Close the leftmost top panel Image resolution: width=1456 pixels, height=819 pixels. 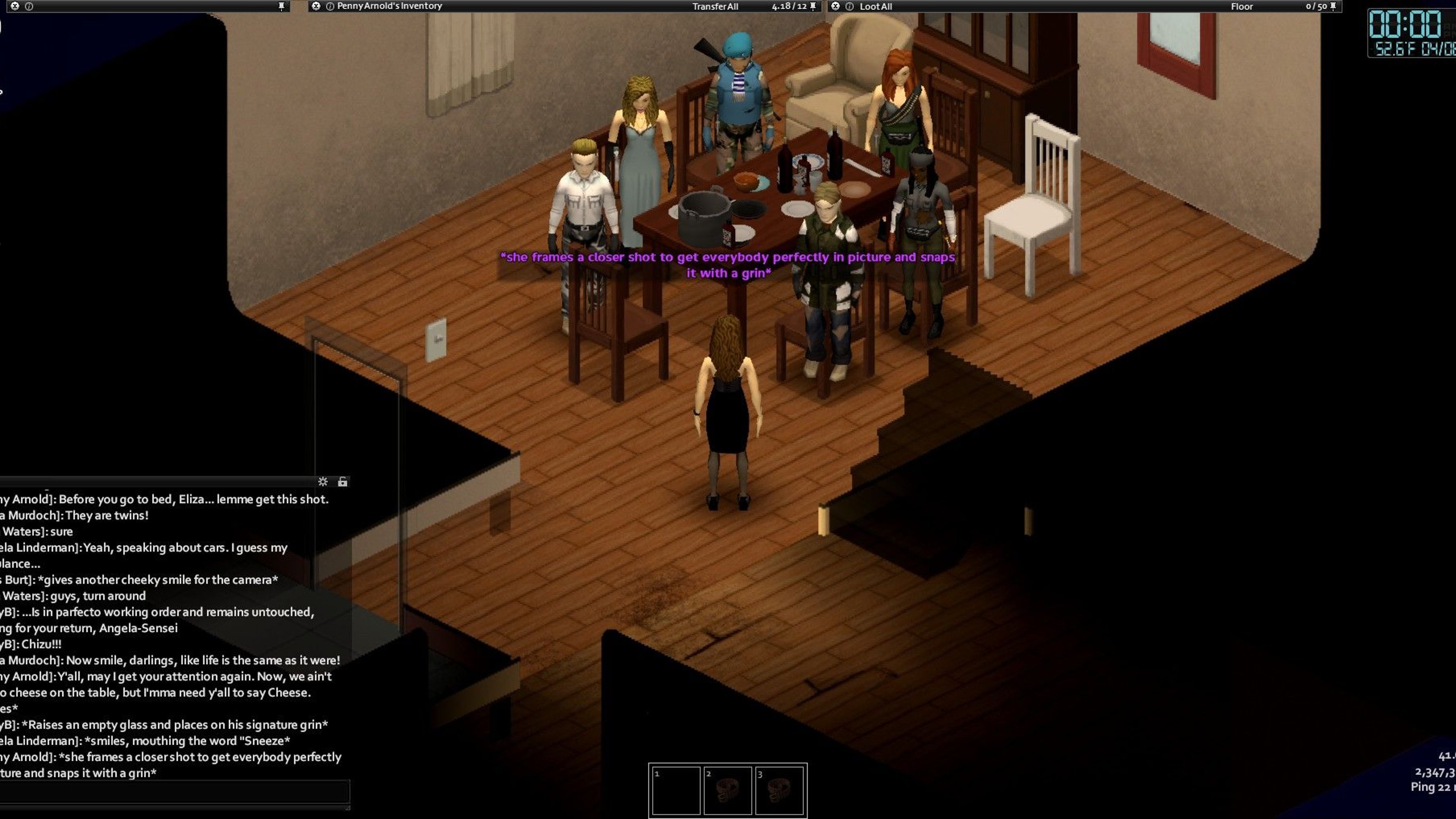(x=15, y=6)
